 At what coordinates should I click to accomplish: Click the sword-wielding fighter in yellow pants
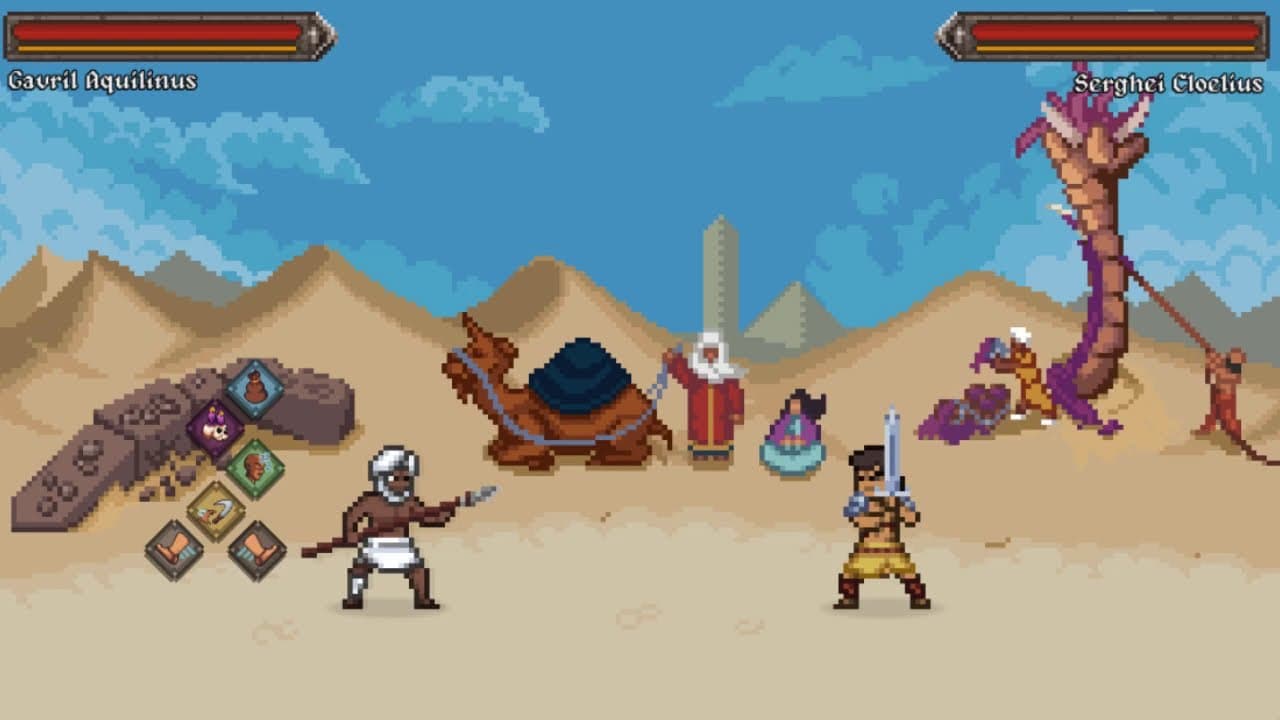pyautogui.click(x=880, y=530)
